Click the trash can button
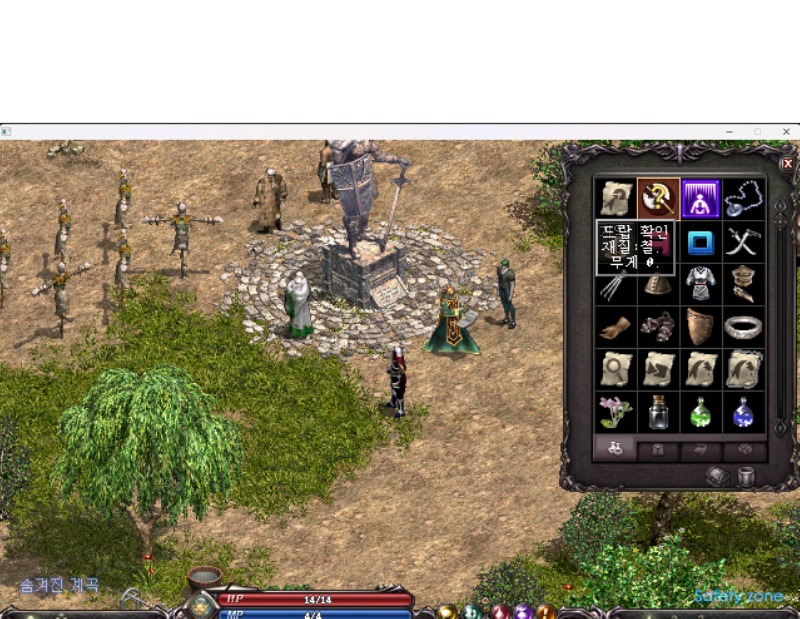This screenshot has height=619, width=800. [x=746, y=477]
